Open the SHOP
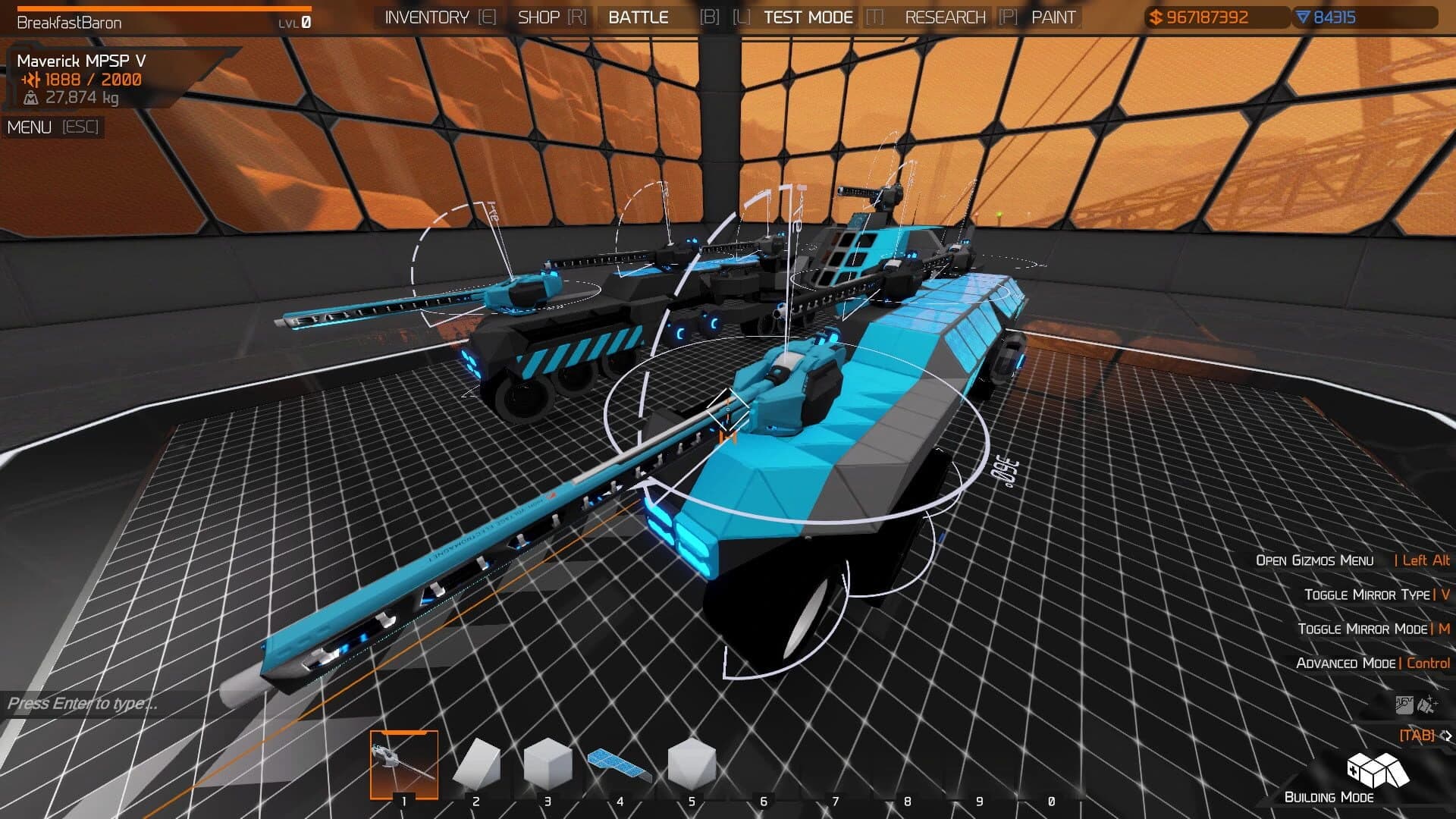 tap(538, 16)
